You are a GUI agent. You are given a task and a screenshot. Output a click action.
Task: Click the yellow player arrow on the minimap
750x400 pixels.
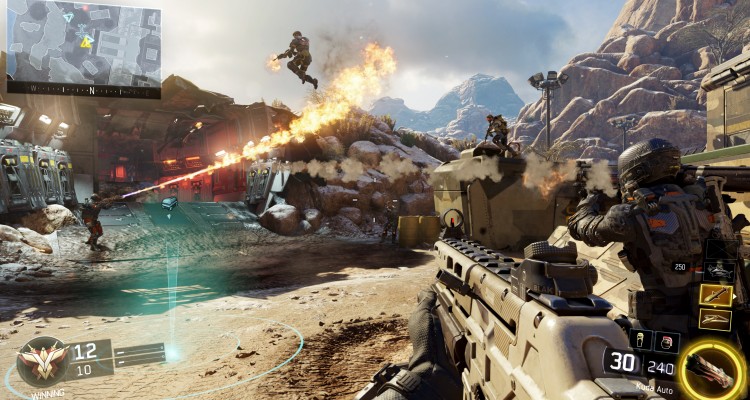(86, 41)
